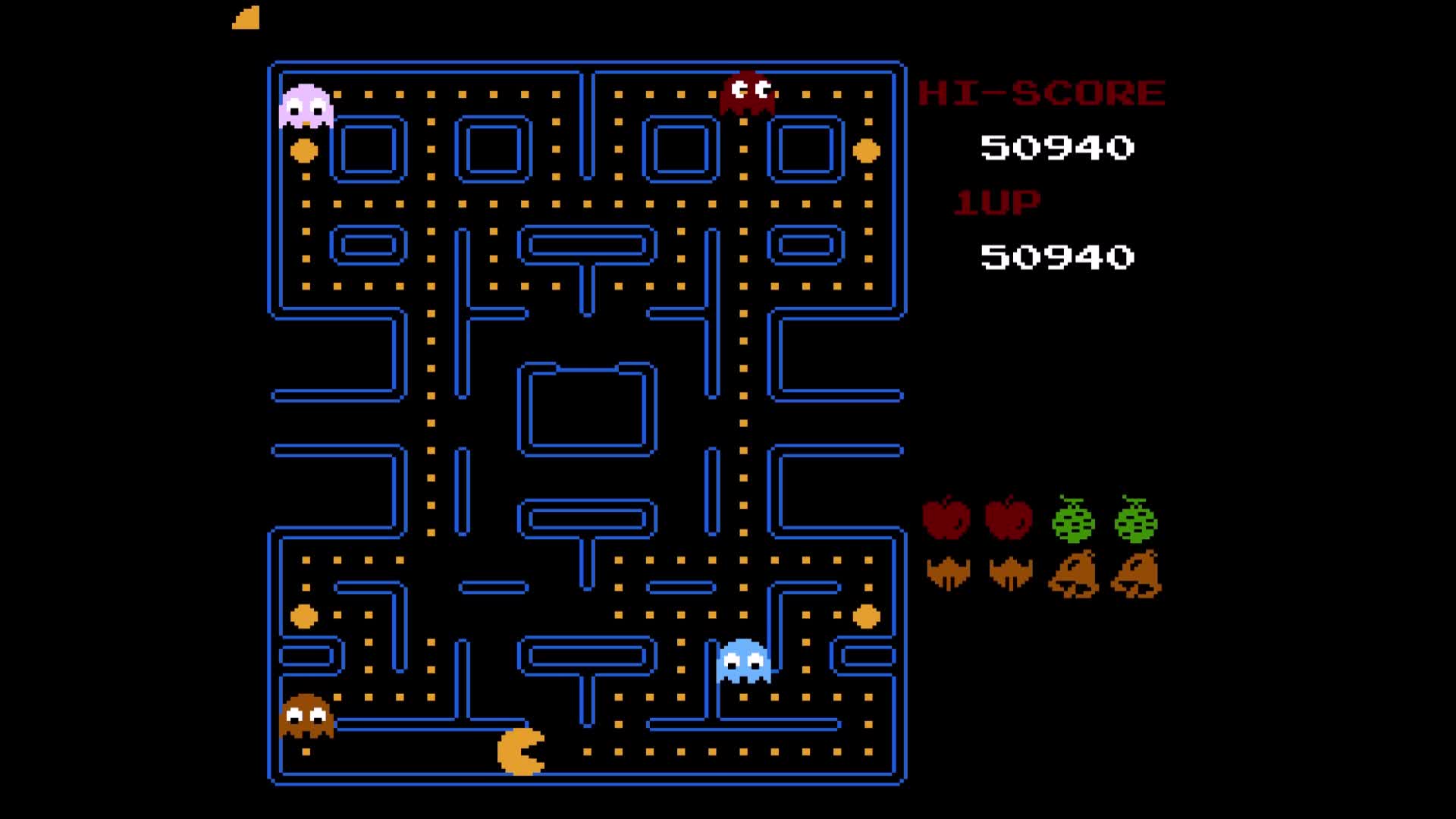Click the HI-SCORE label text
Viewport: 1456px width, 819px height.
(x=1040, y=91)
